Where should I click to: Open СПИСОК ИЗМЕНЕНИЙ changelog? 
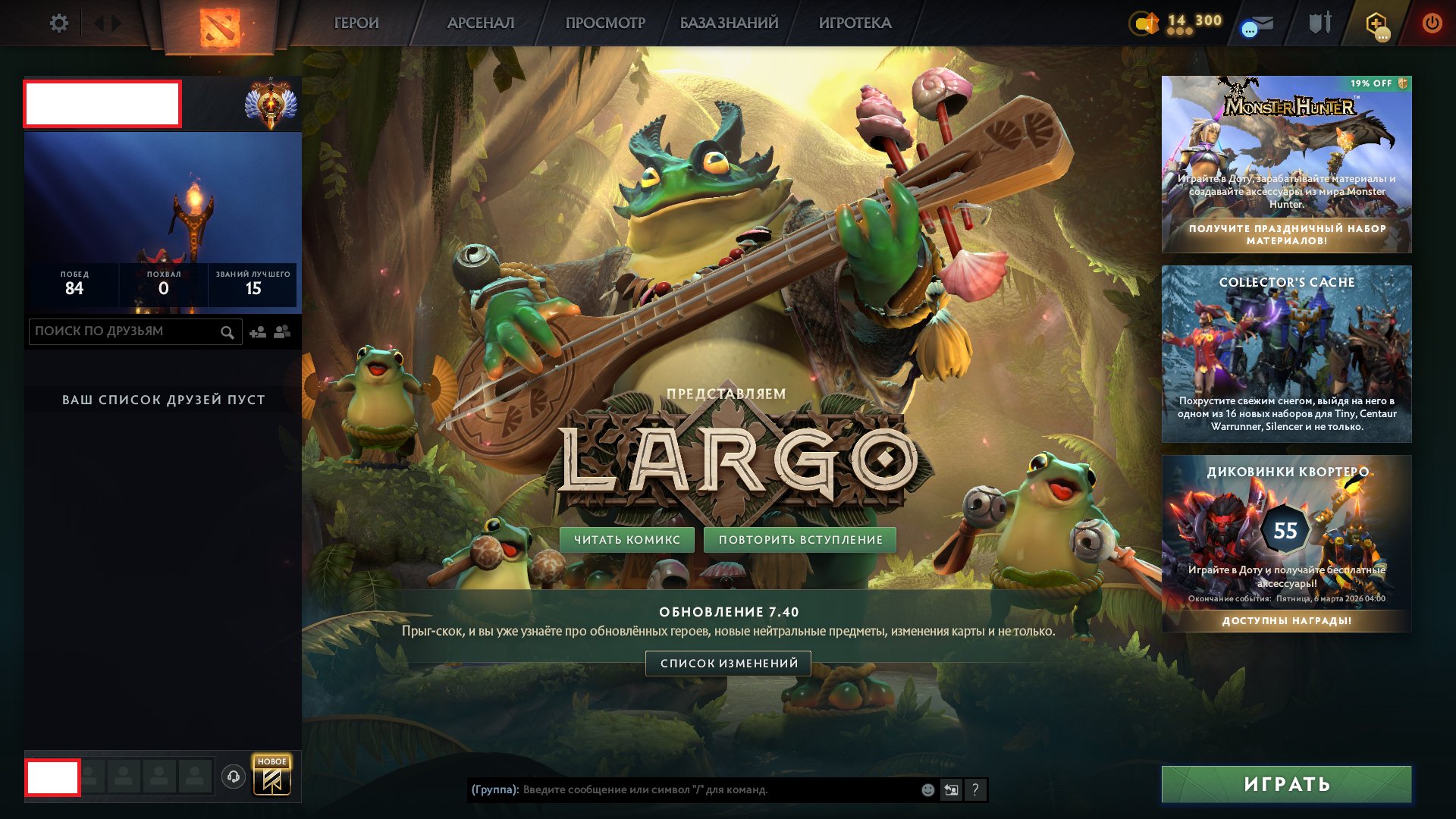click(x=728, y=663)
